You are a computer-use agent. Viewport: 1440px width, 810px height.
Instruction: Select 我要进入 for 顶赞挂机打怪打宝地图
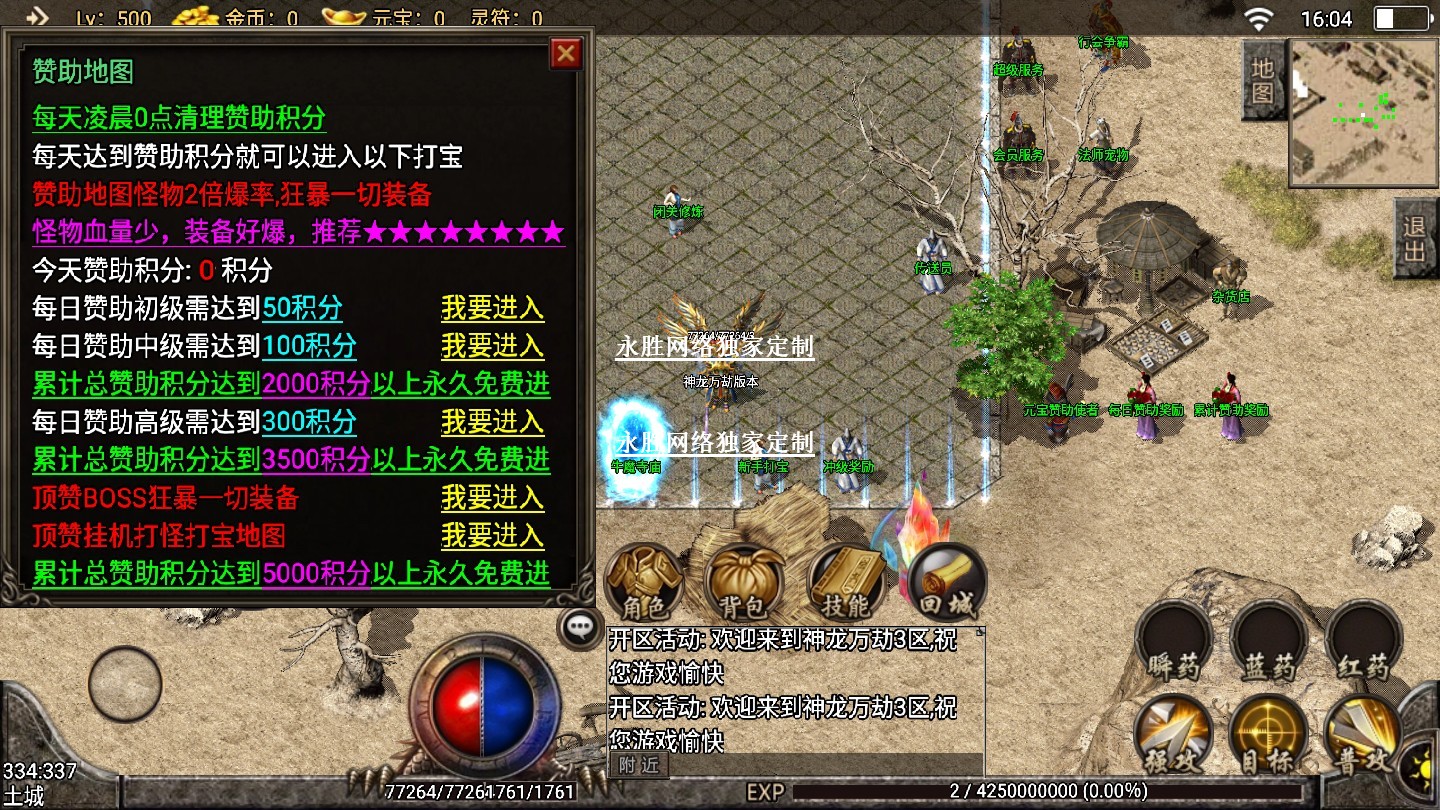[x=492, y=536]
